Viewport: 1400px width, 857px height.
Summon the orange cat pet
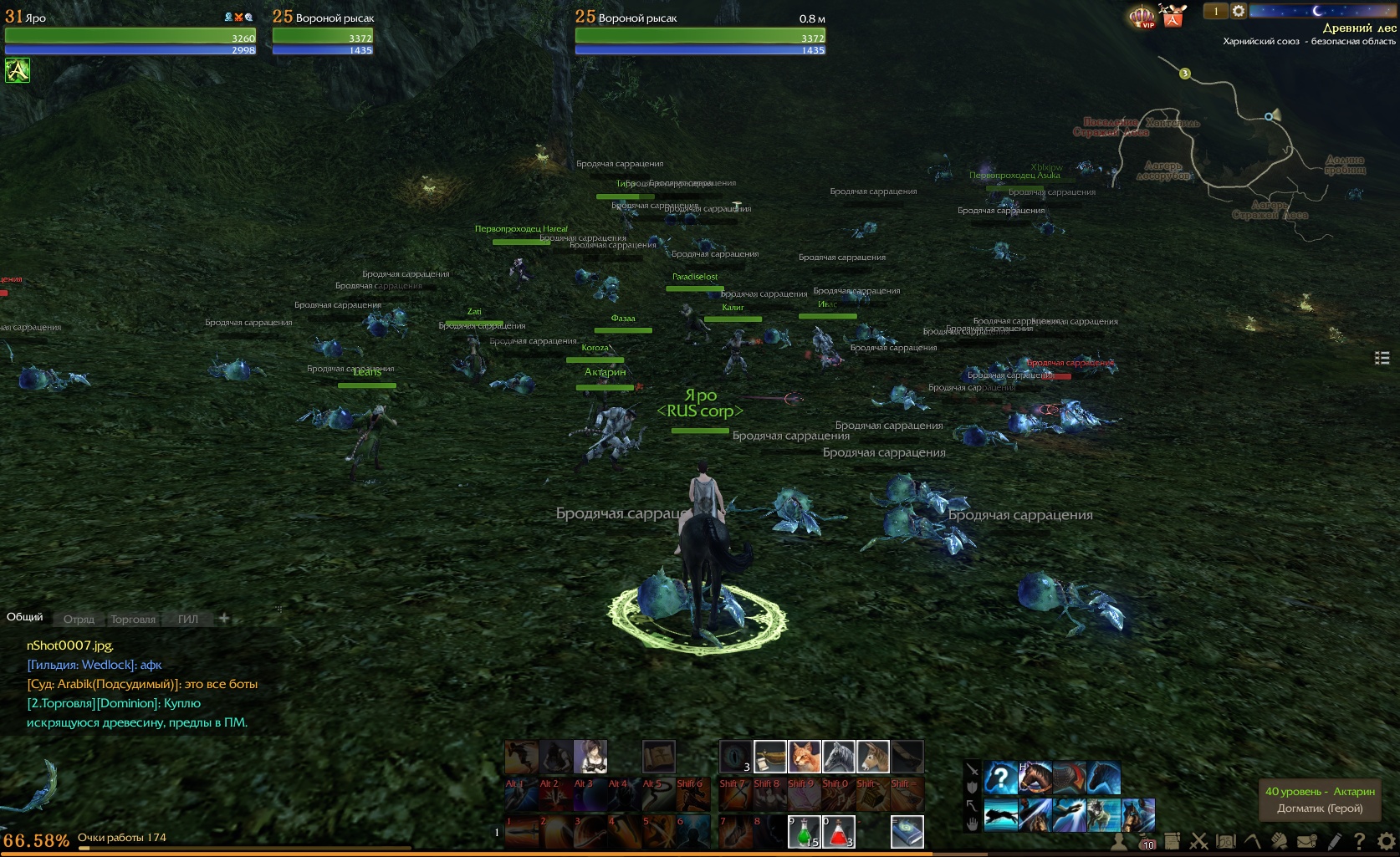[x=804, y=757]
